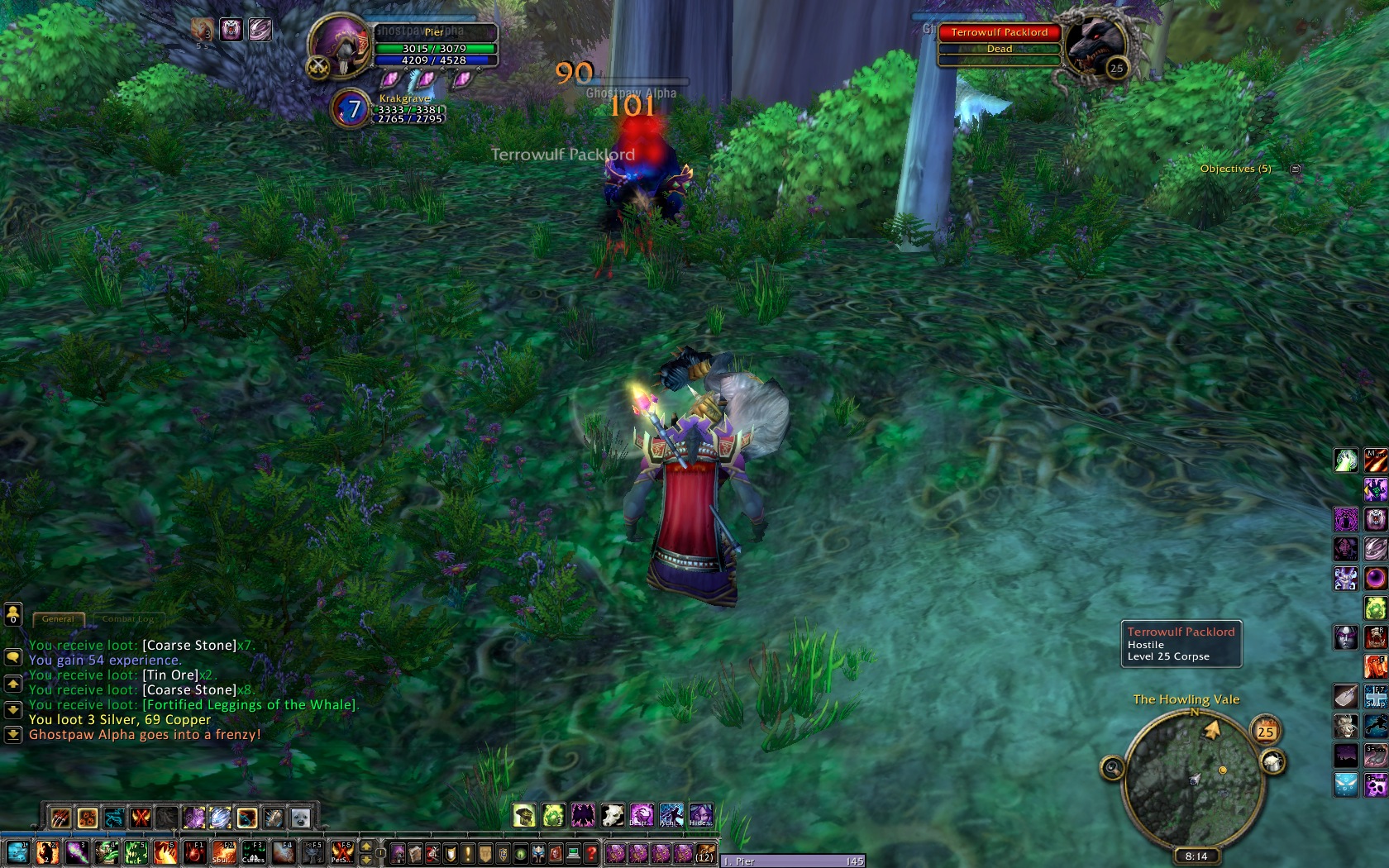
Task: Open the quest log exclamation mark button
Action: pos(468,852)
